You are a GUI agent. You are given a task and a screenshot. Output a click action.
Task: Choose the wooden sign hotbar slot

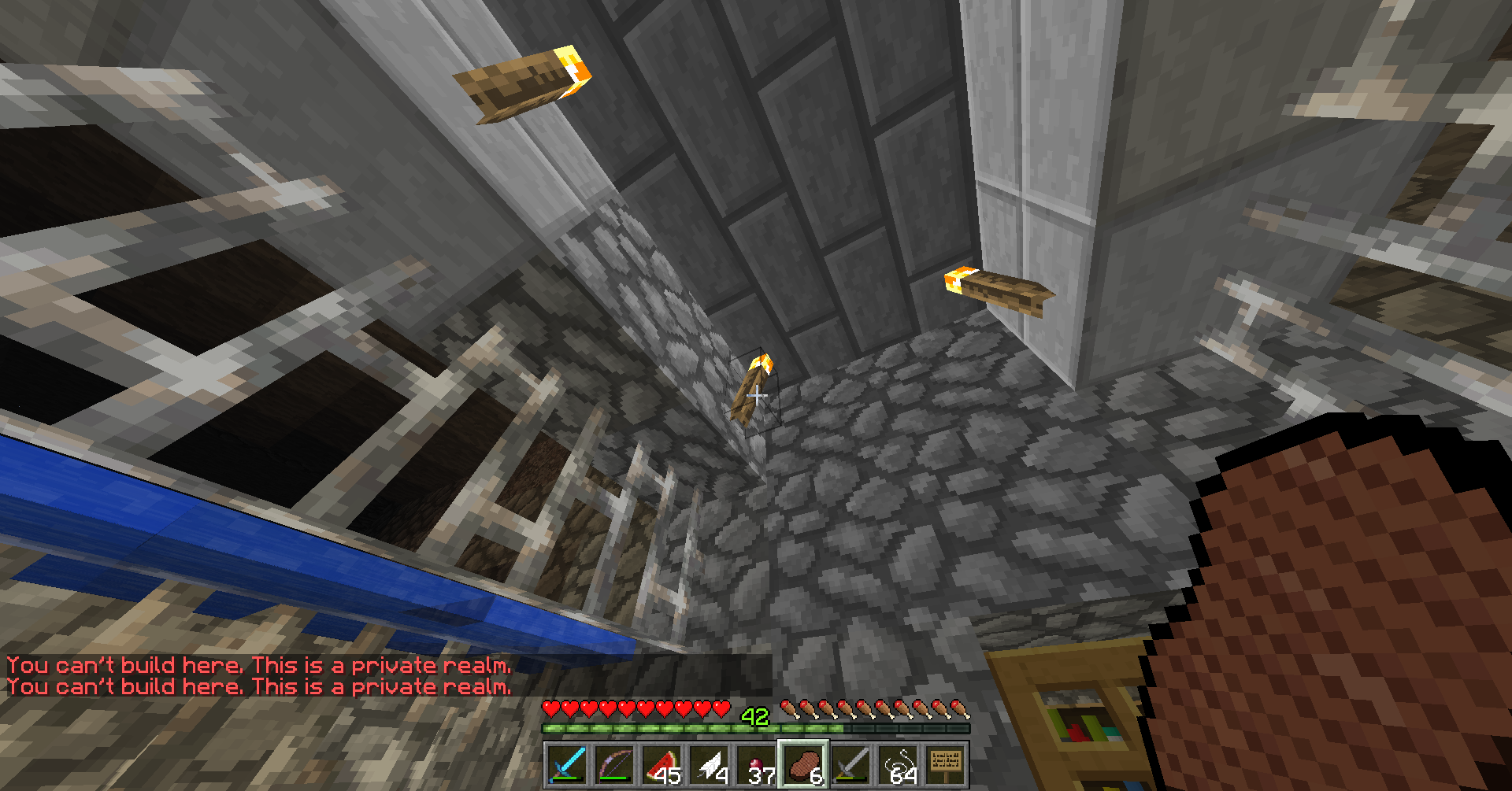click(x=946, y=765)
